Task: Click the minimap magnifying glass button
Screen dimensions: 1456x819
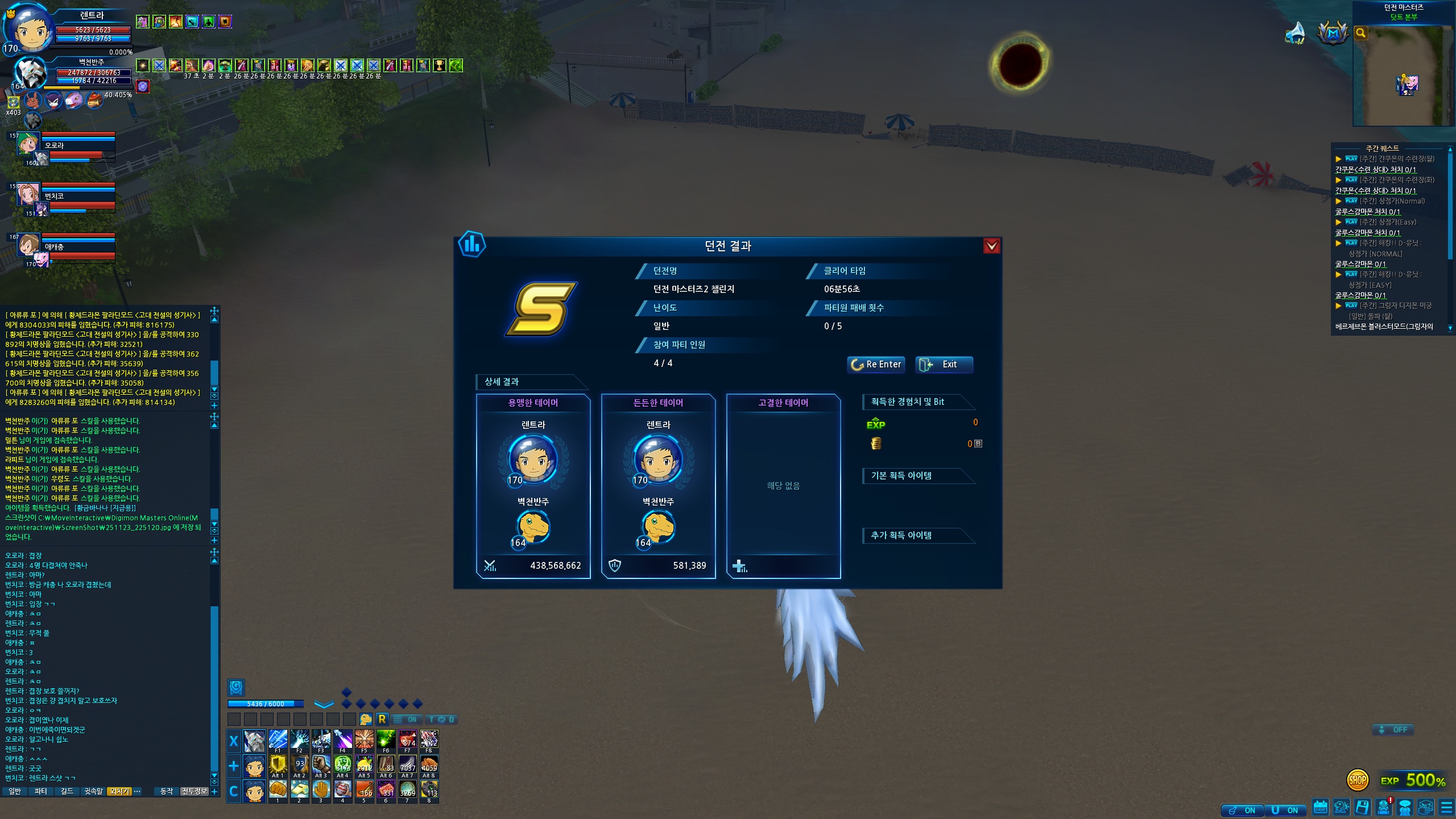Action: (x=1360, y=33)
